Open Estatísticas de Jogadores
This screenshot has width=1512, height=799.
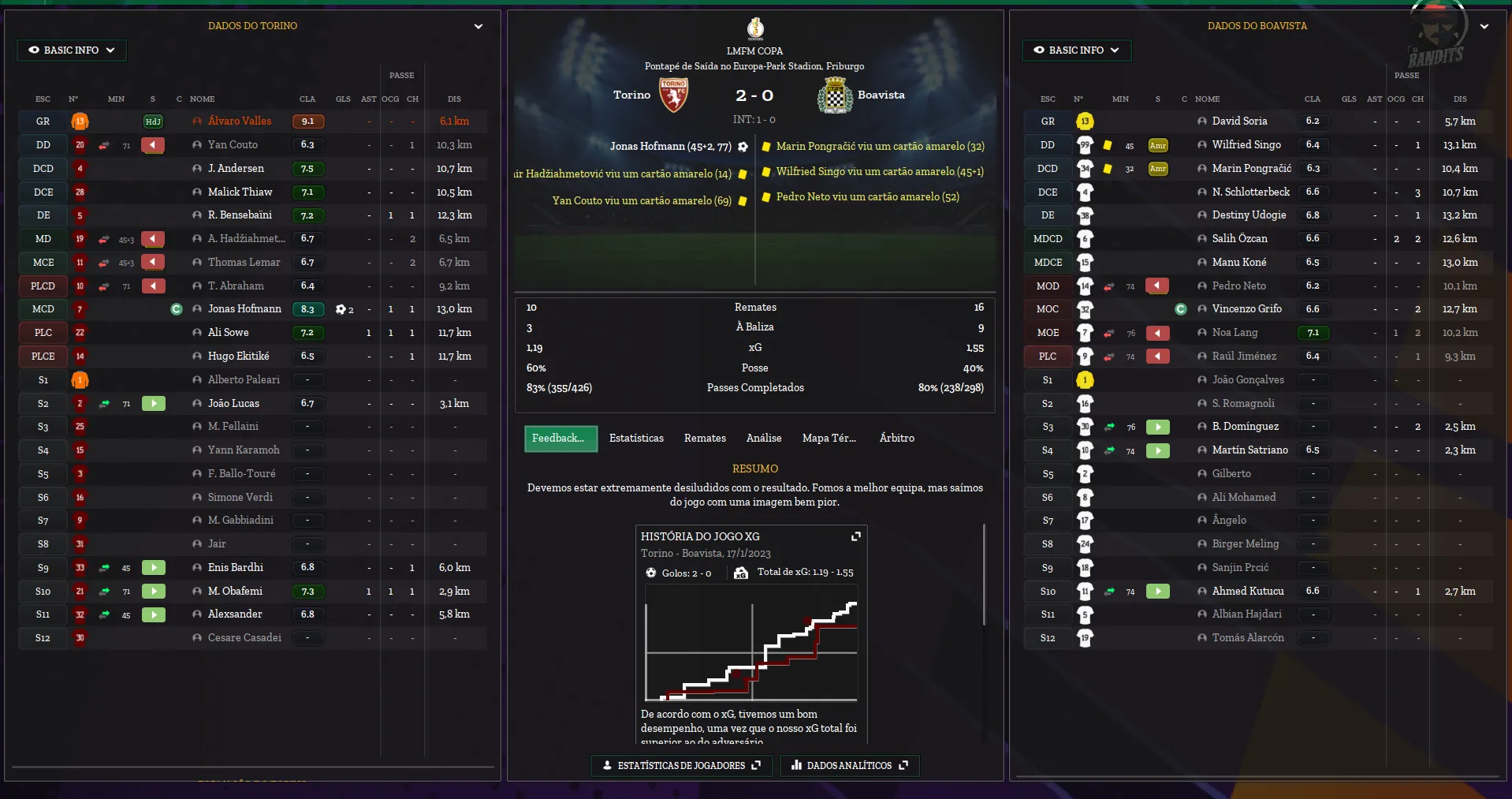click(x=681, y=766)
